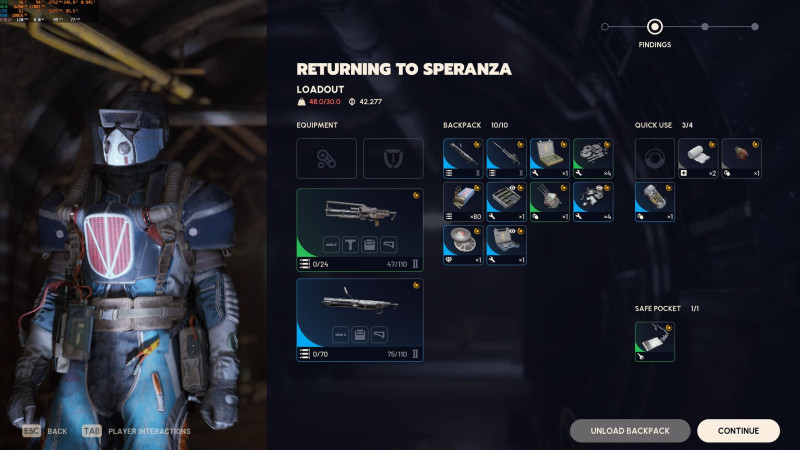Select the gears stack in the backpack's top row

click(592, 158)
